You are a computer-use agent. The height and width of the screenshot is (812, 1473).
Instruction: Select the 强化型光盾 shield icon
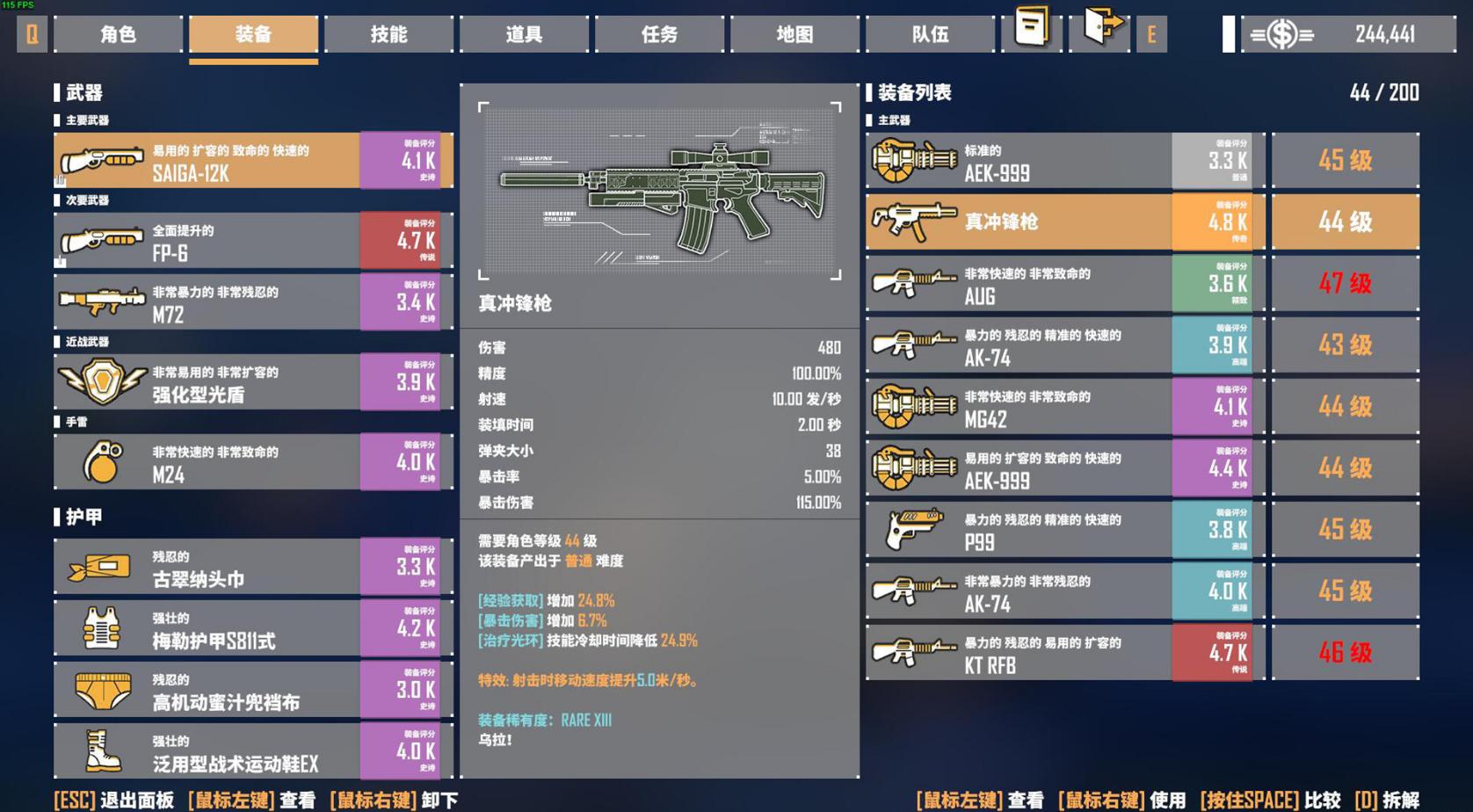click(99, 381)
